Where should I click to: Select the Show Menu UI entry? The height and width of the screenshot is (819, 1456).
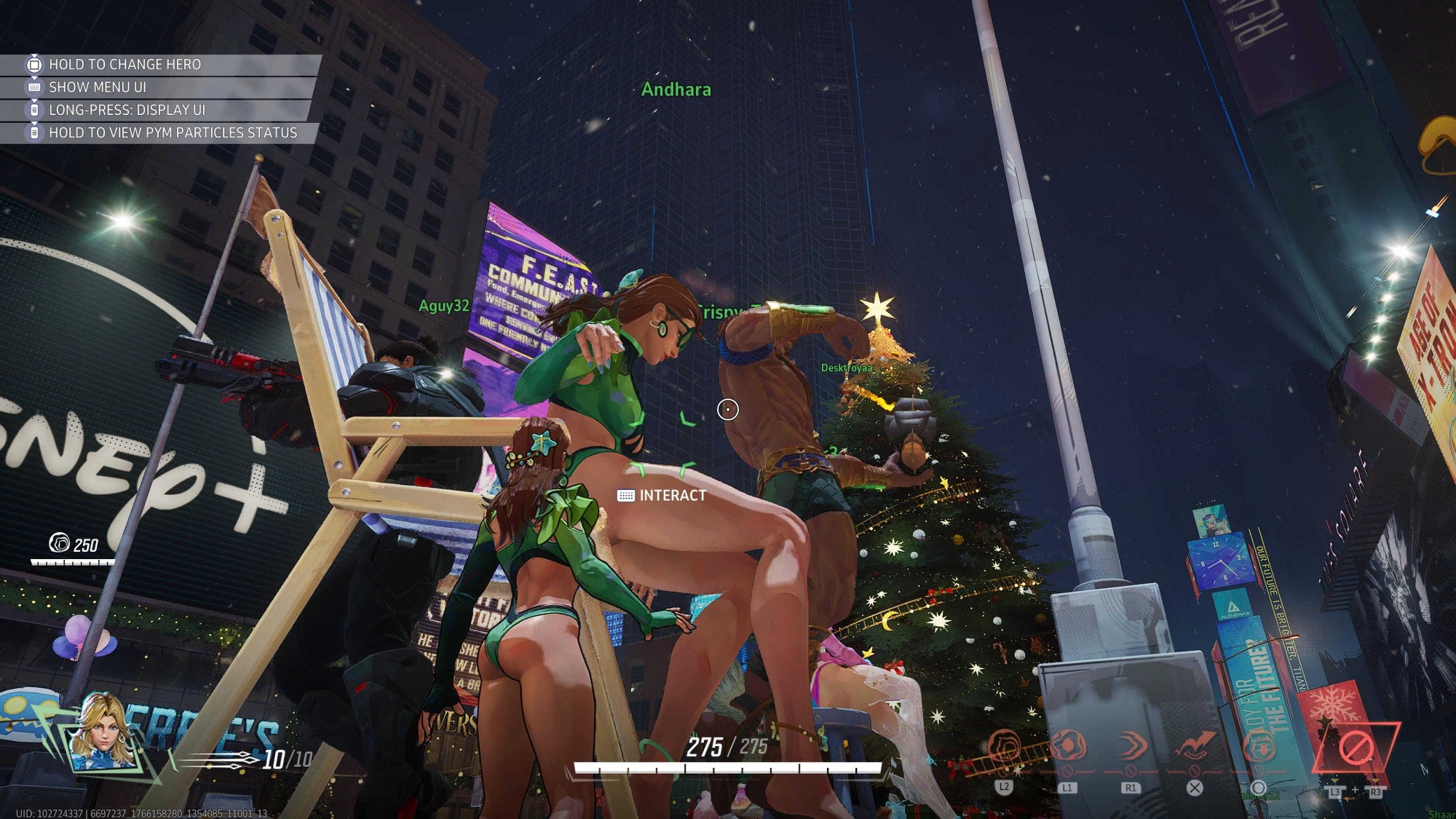(98, 87)
